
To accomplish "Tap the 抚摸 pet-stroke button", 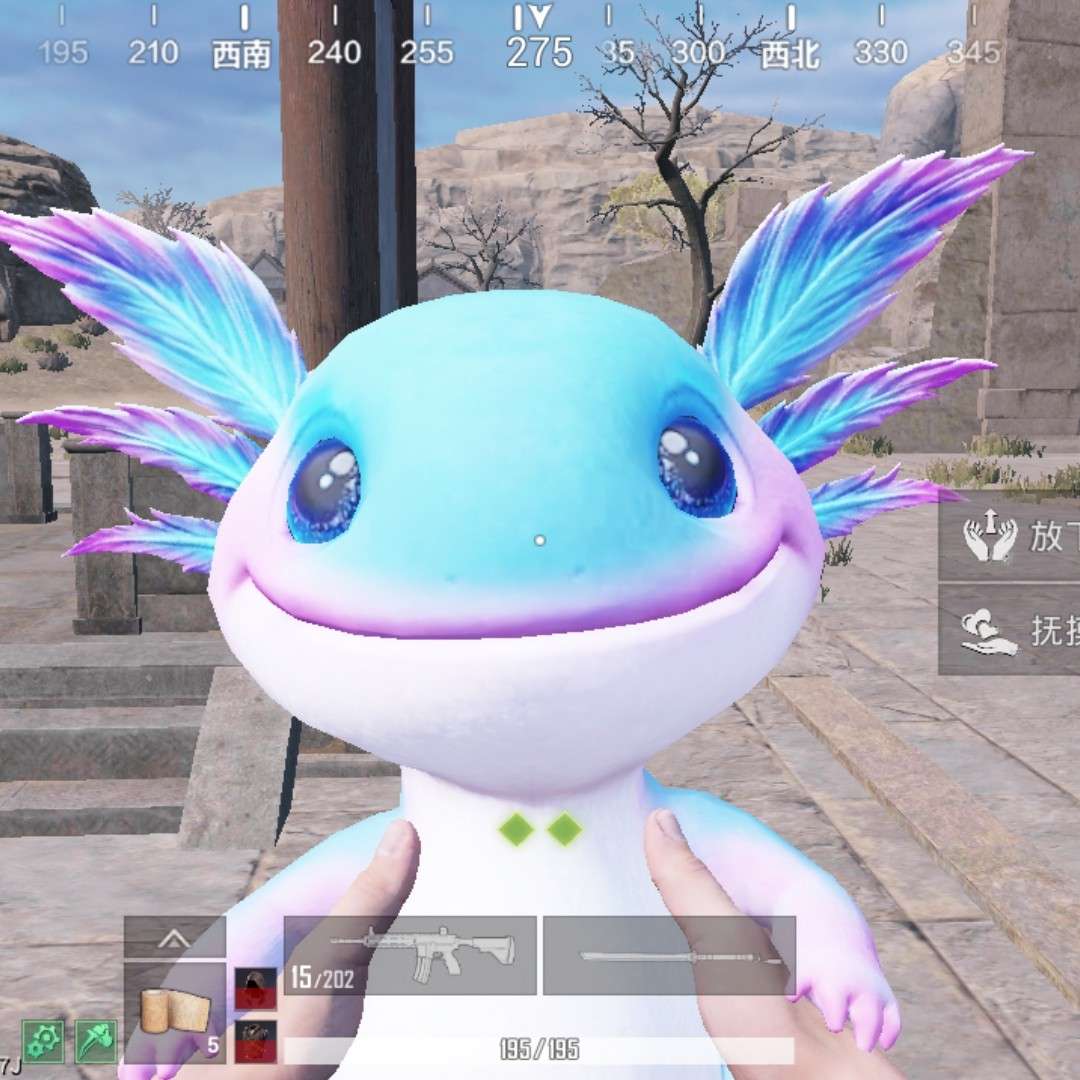I will (x=1010, y=630).
